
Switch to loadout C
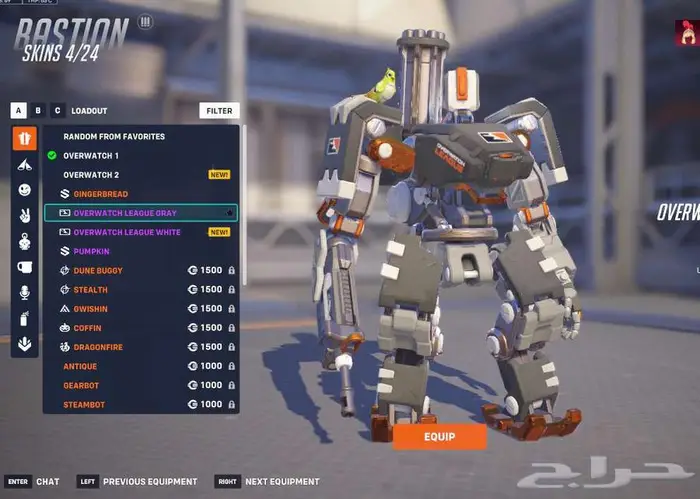57,111
